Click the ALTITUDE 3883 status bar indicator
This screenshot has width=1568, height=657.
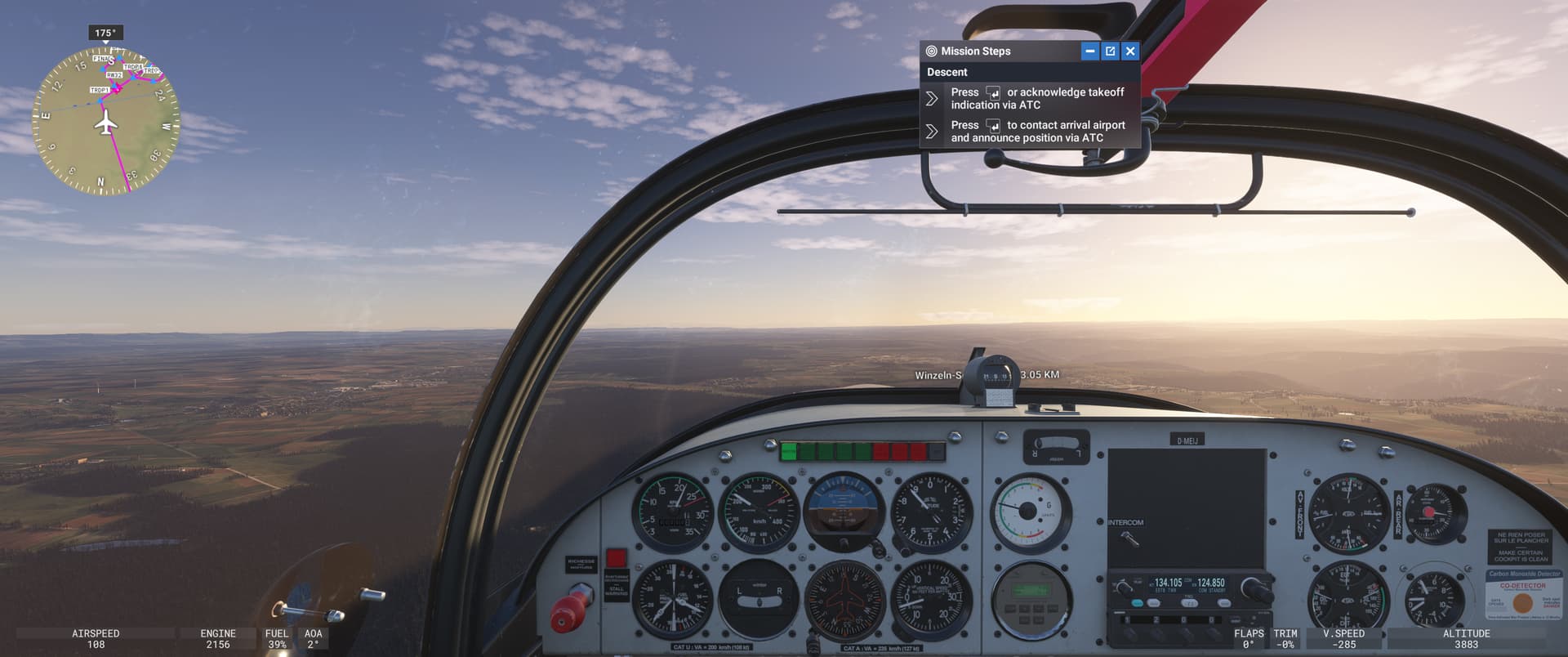tap(1466, 638)
